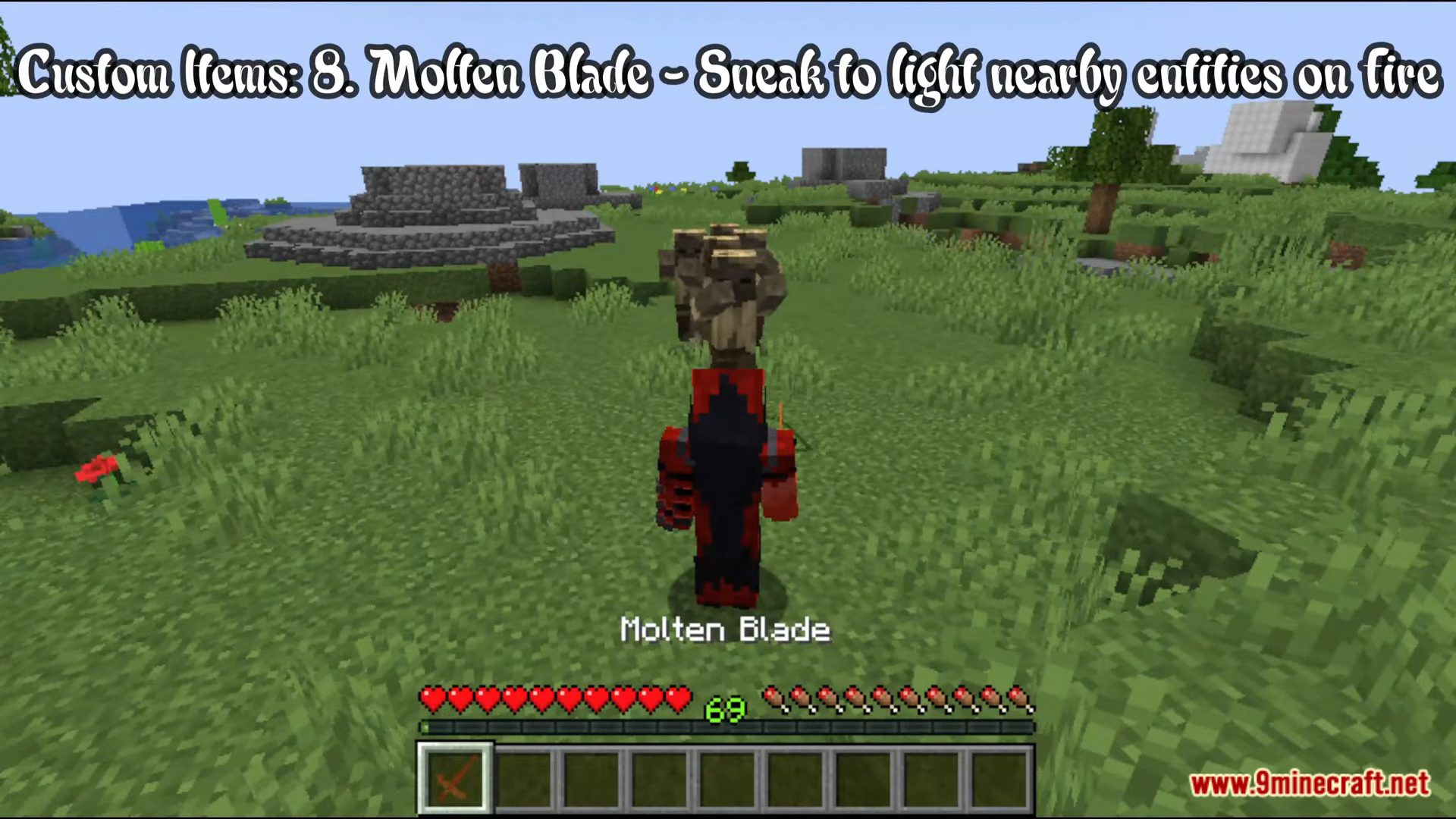Select the Molten Blade sword in hotbar slot one
This screenshot has width=1456, height=819.
click(455, 780)
